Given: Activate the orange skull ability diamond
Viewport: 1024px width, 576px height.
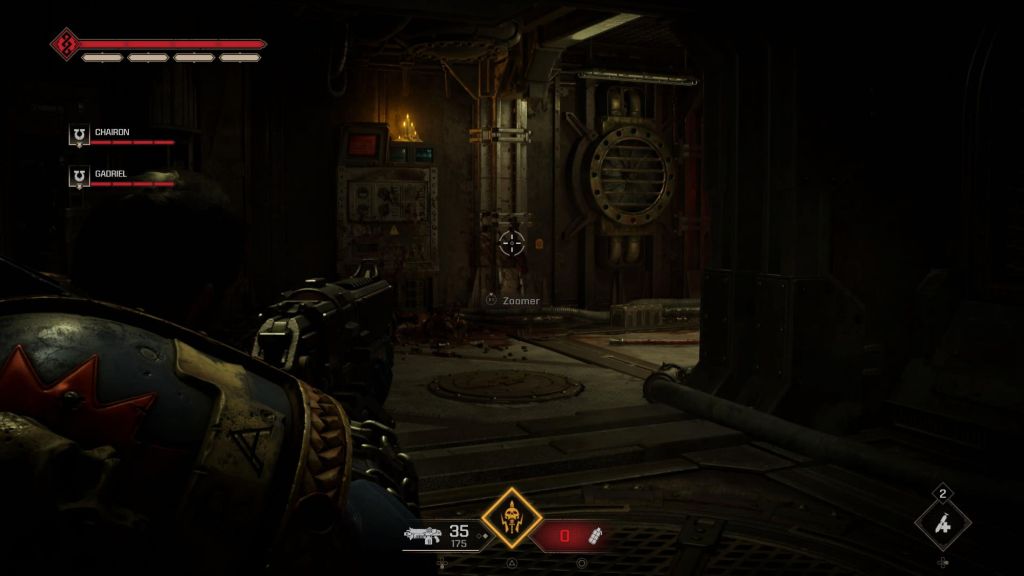Looking at the screenshot, I should pyautogui.click(x=511, y=518).
